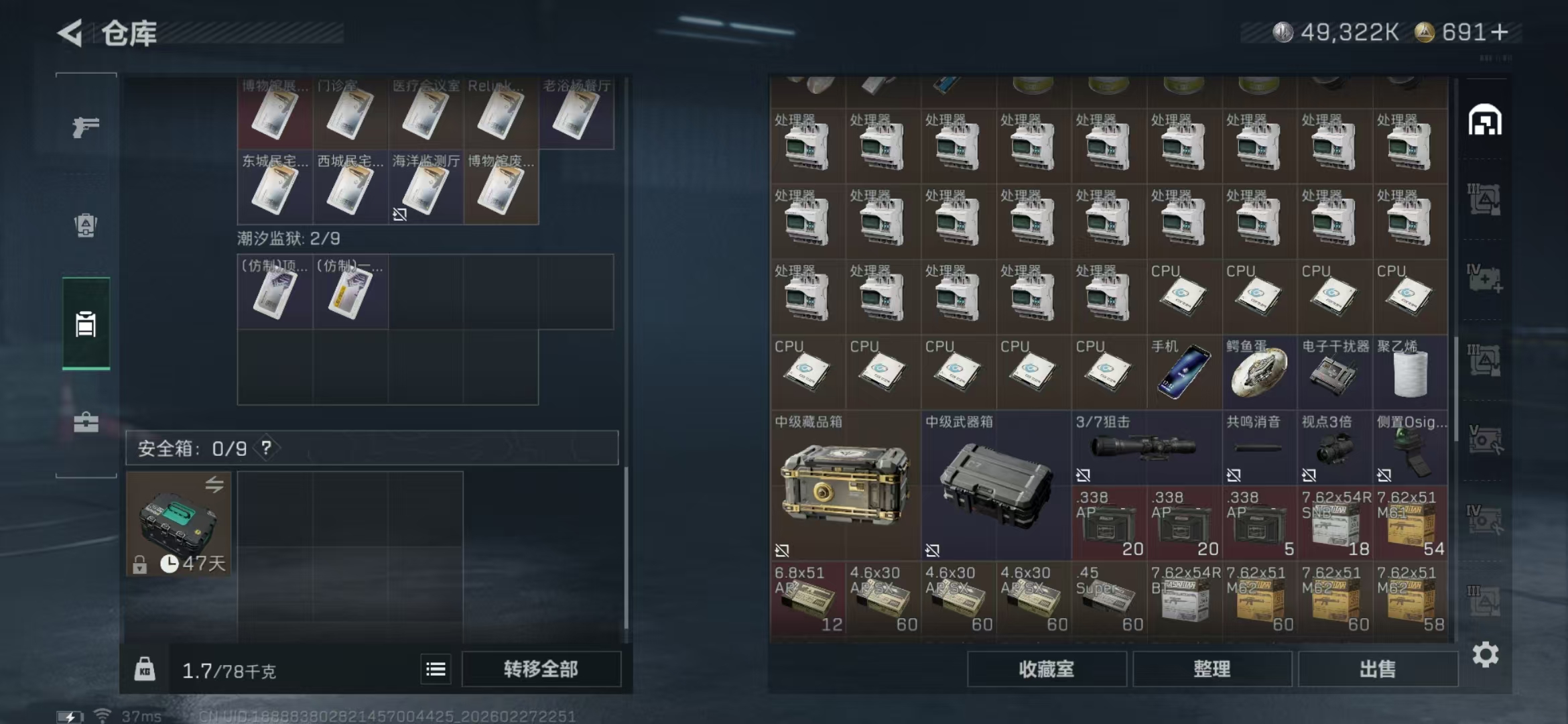Image resolution: width=1568 pixels, height=724 pixels.
Task: Select the pistol weapons category in left sidebar
Action: coord(86,125)
